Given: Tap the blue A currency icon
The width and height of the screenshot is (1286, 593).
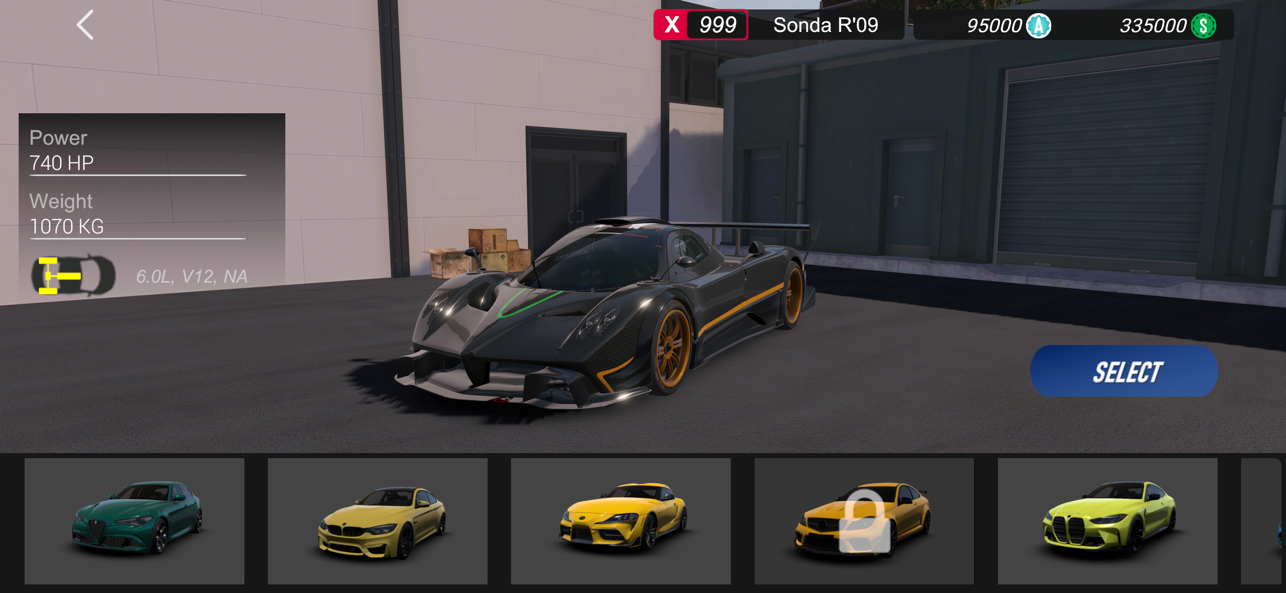Looking at the screenshot, I should [1039, 26].
